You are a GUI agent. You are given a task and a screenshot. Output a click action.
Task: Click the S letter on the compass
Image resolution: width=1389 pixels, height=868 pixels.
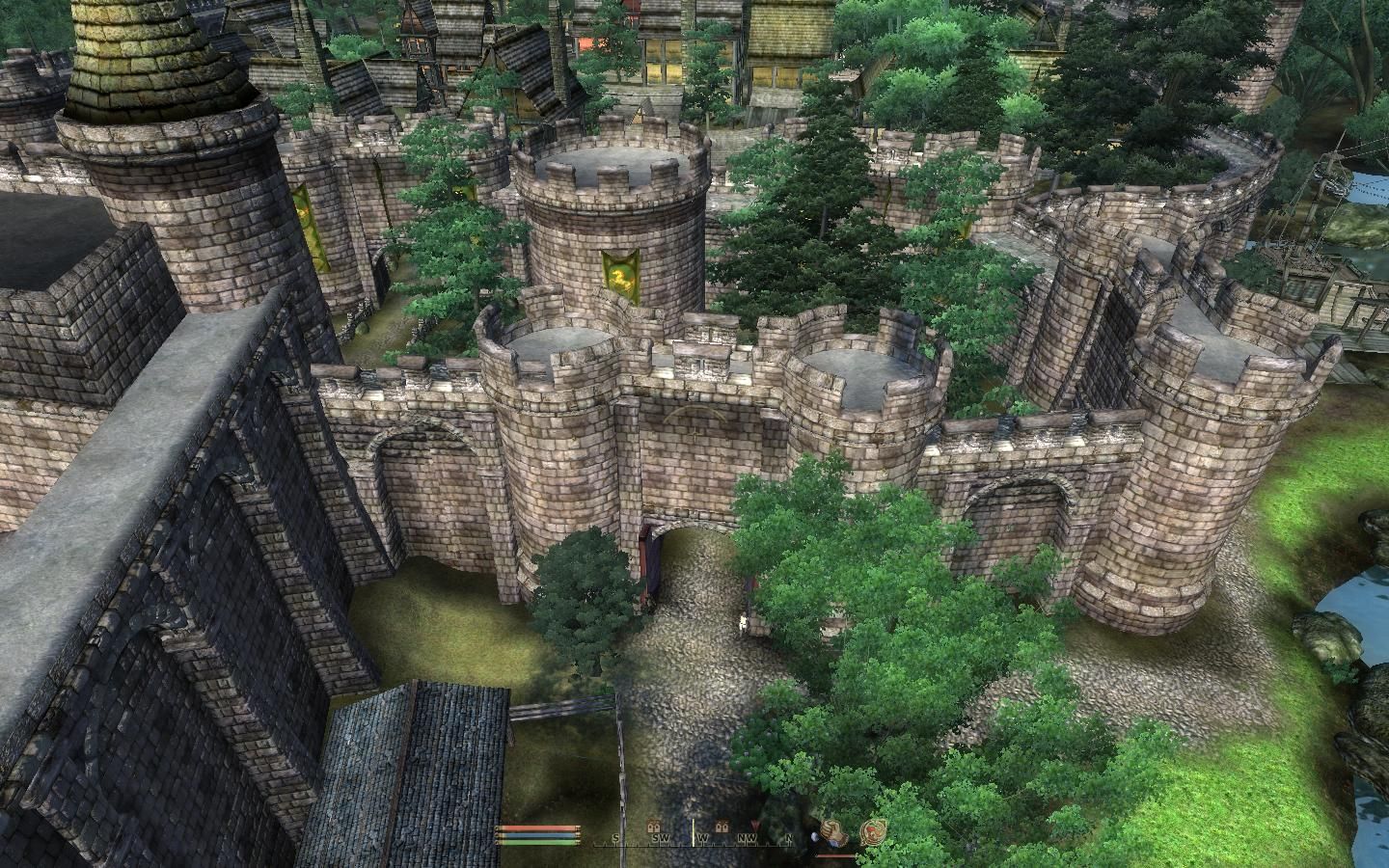click(614, 837)
